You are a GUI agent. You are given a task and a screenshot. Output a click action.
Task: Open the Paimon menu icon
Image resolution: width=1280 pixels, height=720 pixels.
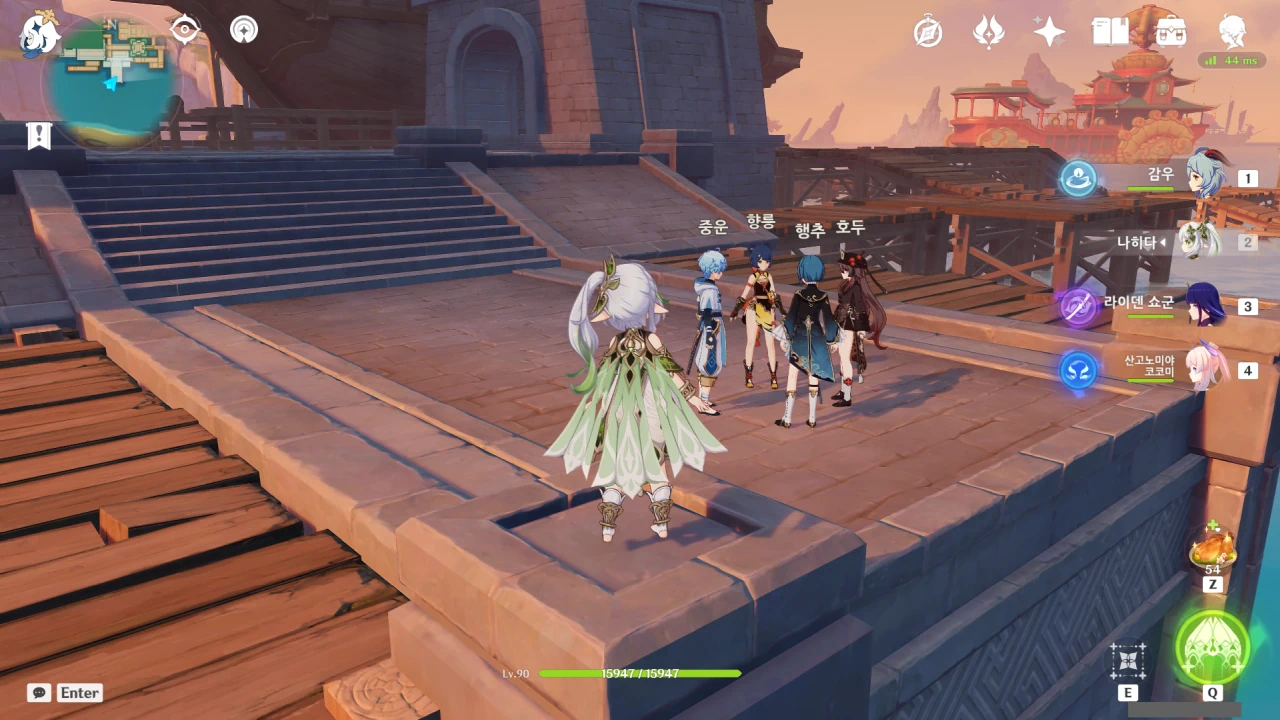pos(40,33)
